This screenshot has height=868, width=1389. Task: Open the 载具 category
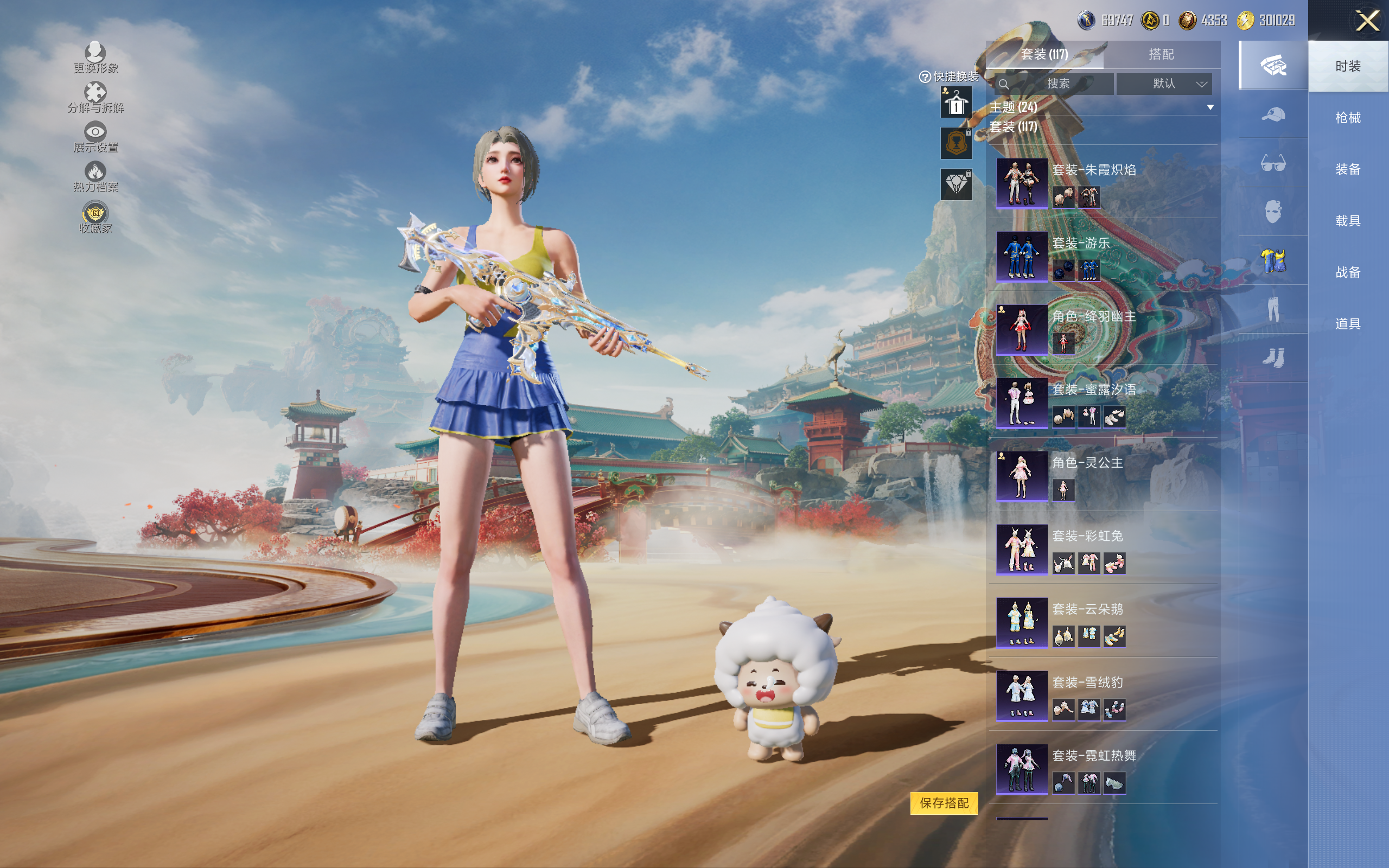tap(1347, 221)
